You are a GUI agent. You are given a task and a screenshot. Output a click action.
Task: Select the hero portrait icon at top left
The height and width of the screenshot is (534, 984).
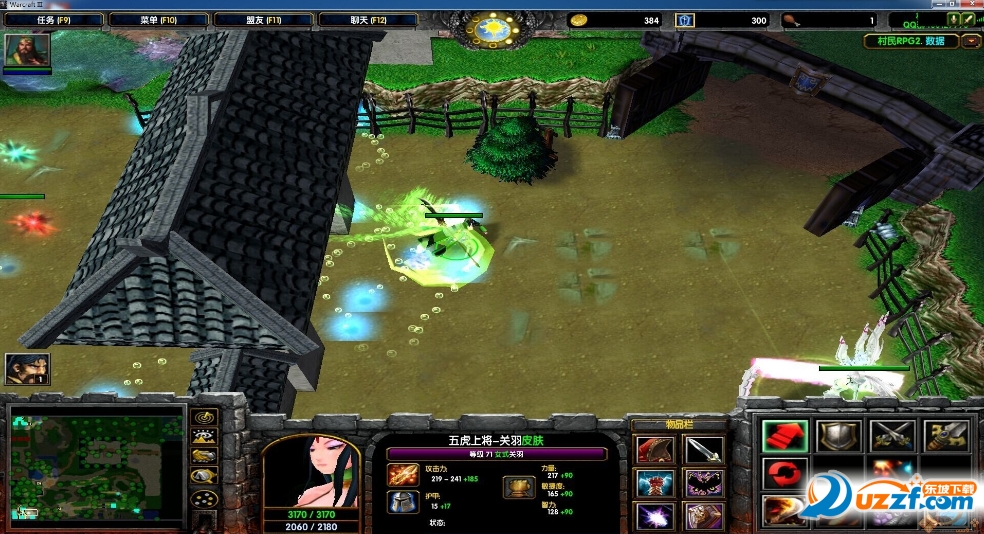27,51
